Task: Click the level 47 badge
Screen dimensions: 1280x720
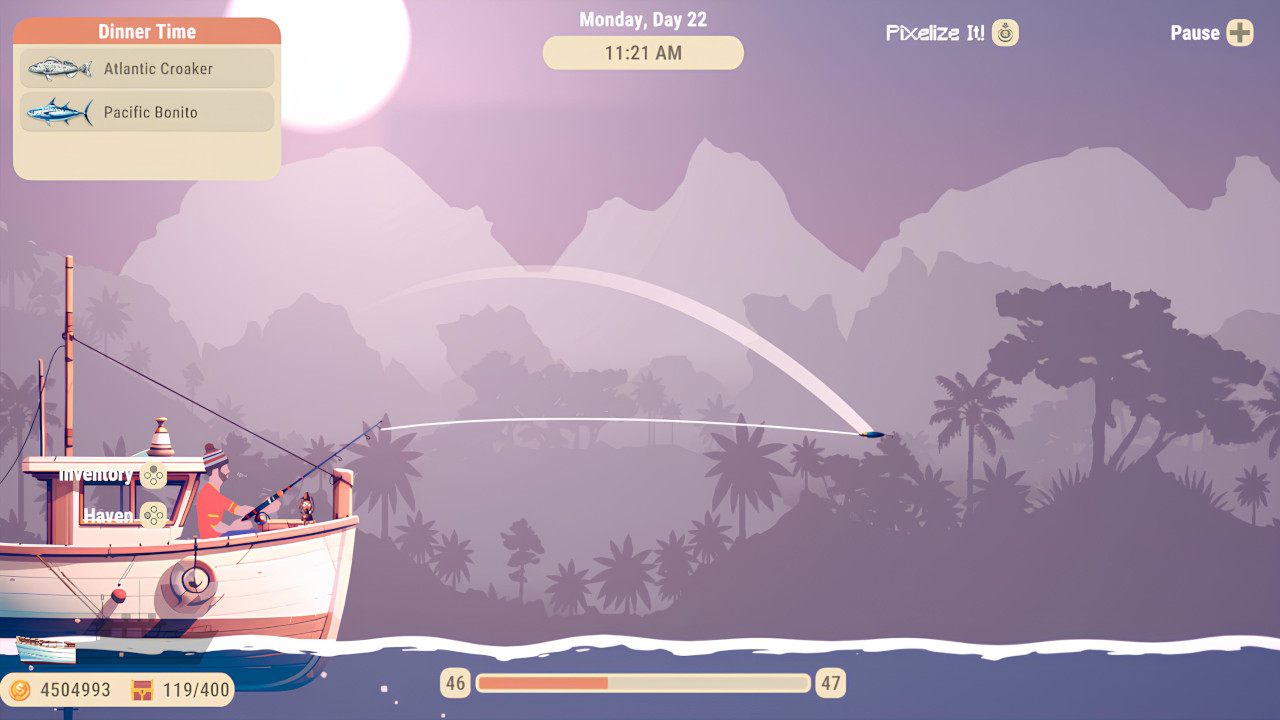Action: [829, 683]
